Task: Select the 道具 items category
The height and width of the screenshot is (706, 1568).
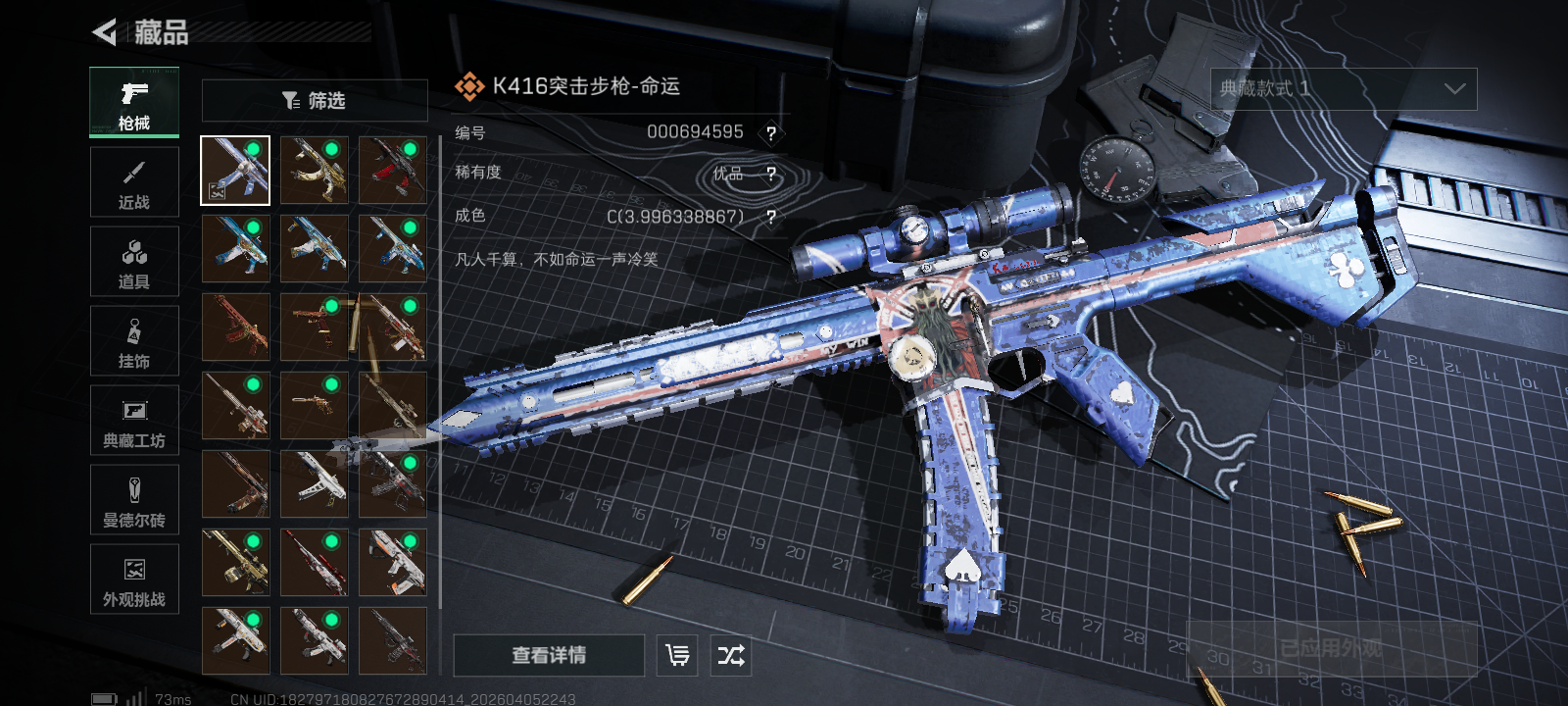Action: coord(134,262)
